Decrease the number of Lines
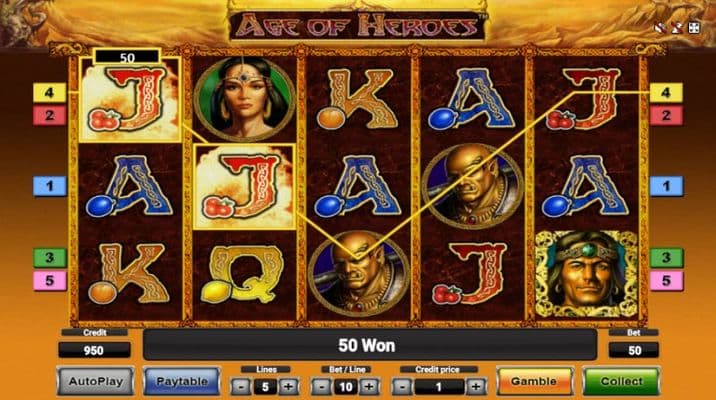 (x=240, y=385)
